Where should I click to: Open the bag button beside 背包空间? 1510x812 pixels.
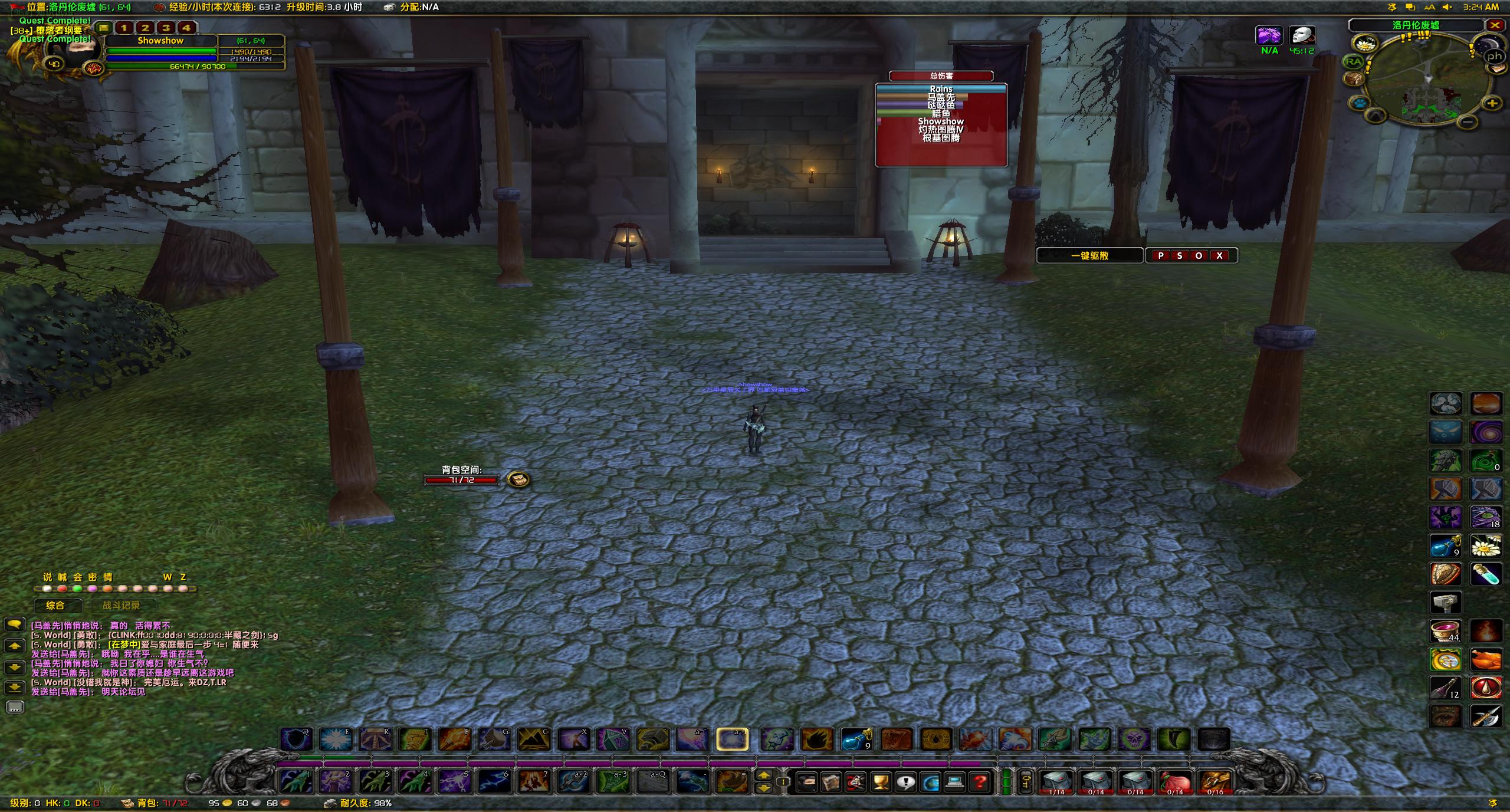pos(518,479)
